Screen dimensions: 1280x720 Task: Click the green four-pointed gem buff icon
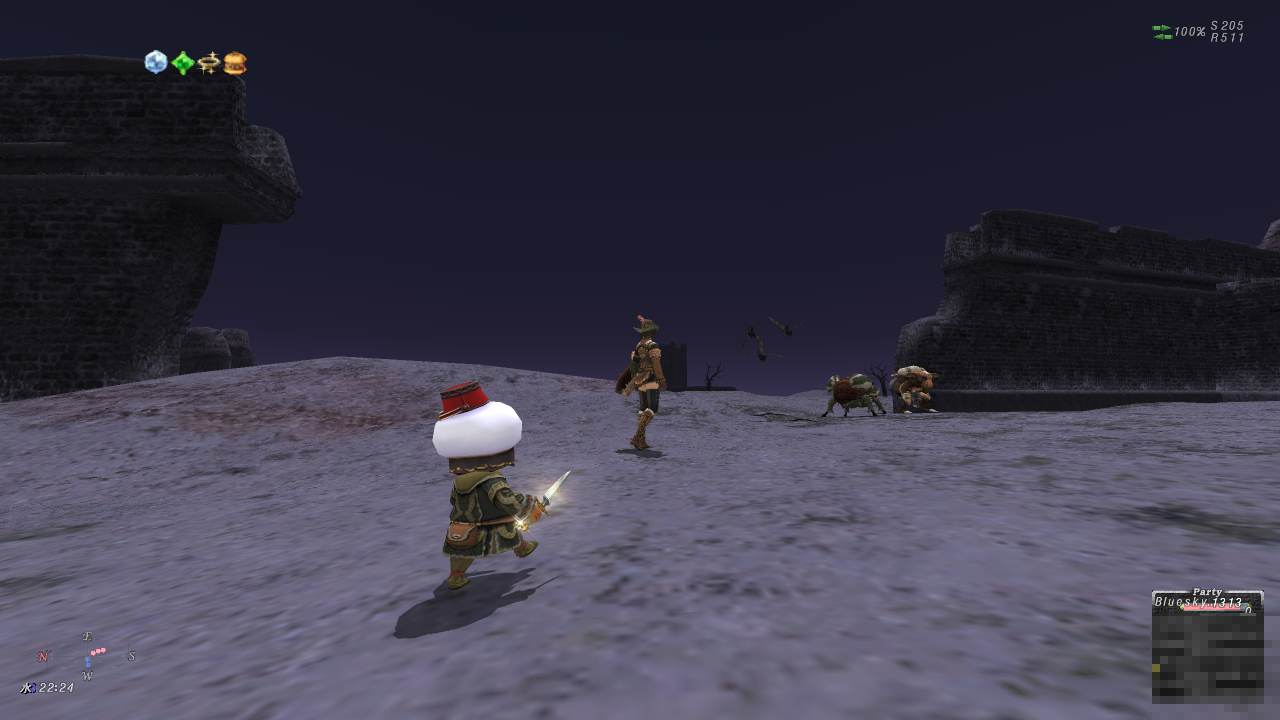[x=182, y=63]
